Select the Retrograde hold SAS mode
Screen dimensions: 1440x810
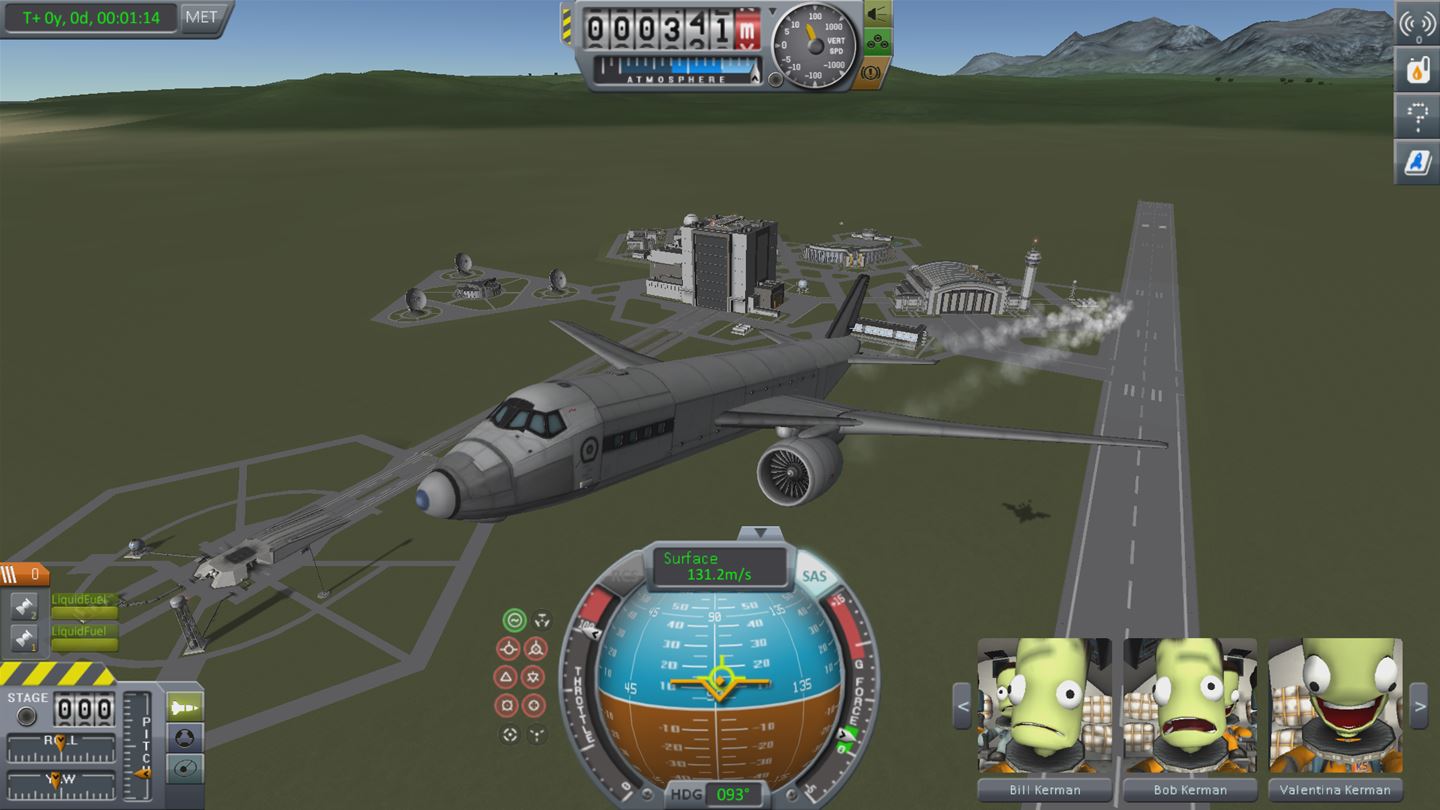point(536,649)
